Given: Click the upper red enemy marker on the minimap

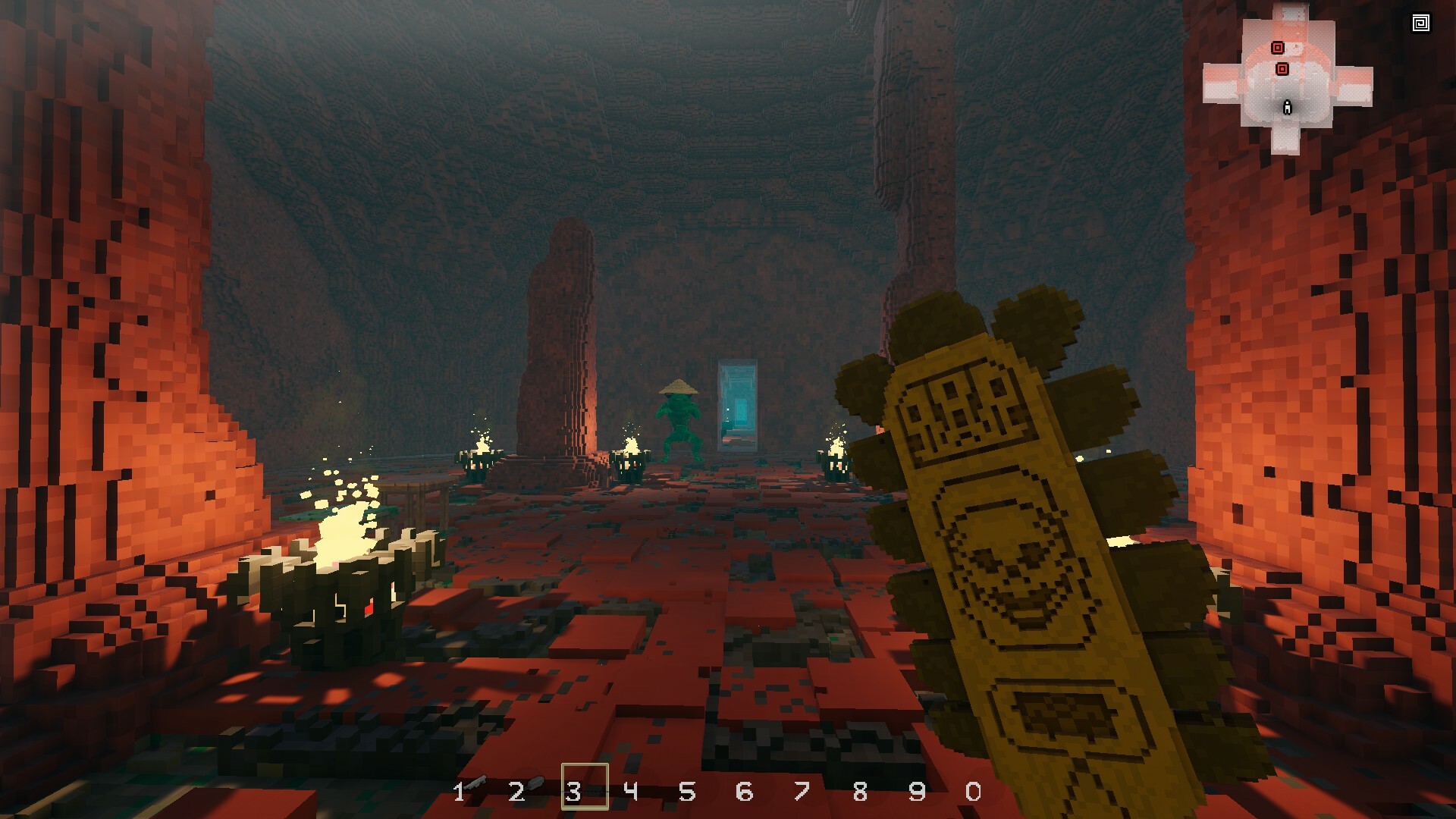Looking at the screenshot, I should pos(1279,48).
